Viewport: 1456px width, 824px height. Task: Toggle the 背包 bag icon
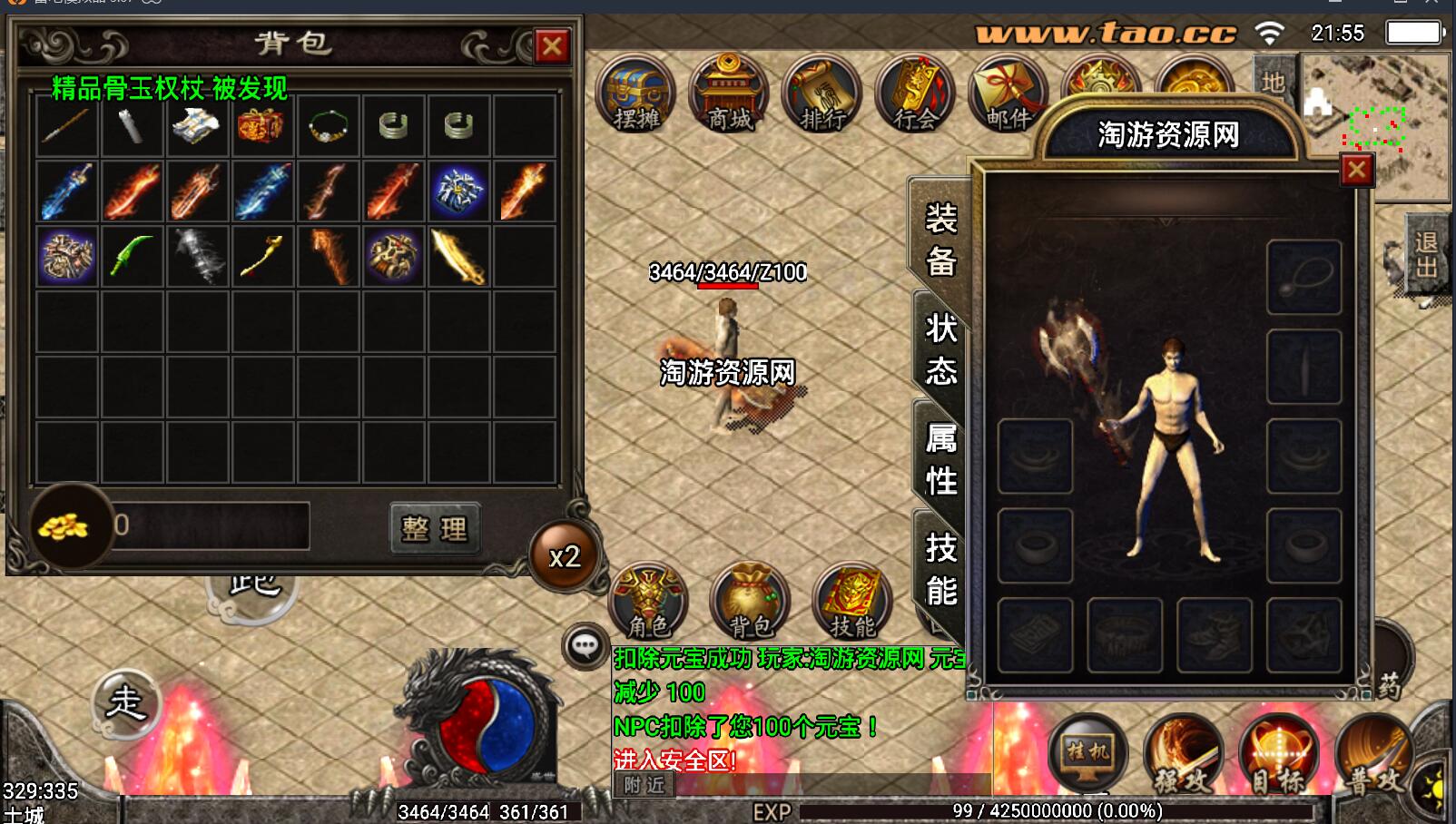pyautogui.click(x=750, y=601)
